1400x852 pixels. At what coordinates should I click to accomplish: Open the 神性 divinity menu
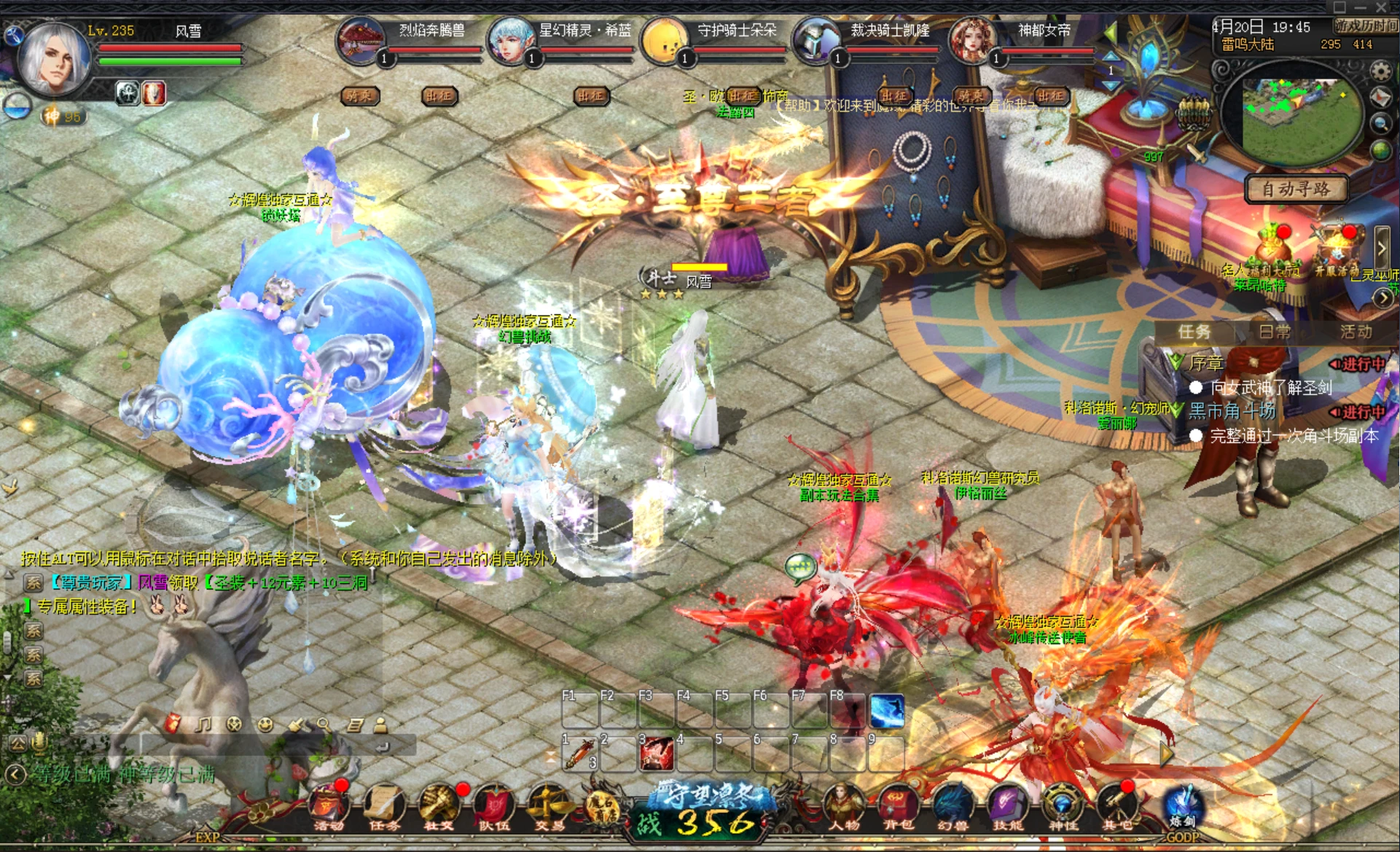click(1063, 807)
